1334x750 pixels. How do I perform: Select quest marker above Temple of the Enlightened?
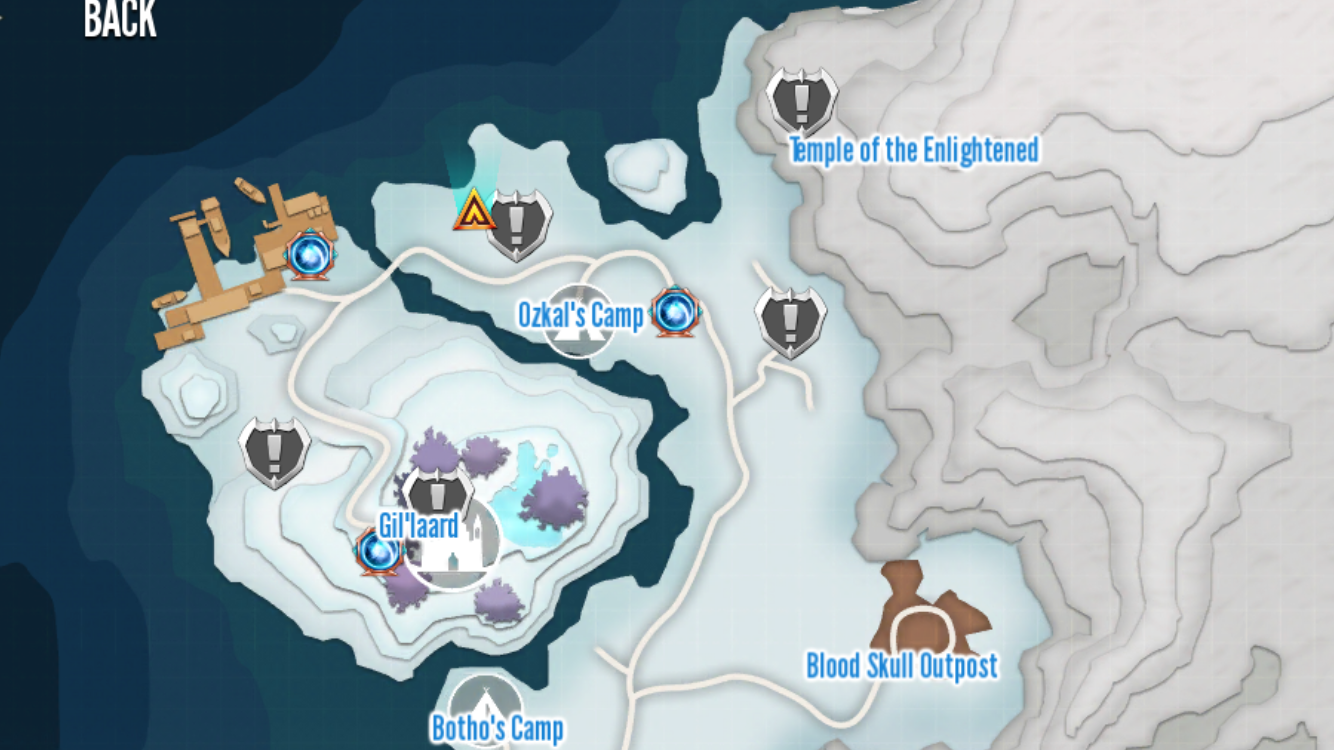click(x=801, y=100)
